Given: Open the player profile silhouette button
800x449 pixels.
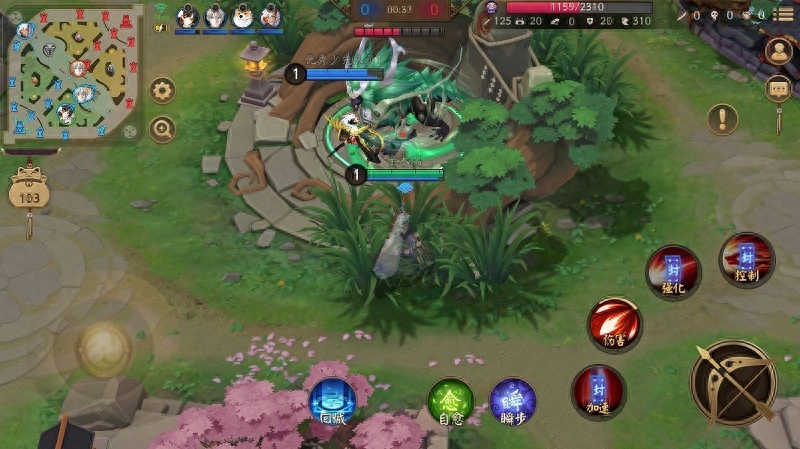Looking at the screenshot, I should (778, 51).
